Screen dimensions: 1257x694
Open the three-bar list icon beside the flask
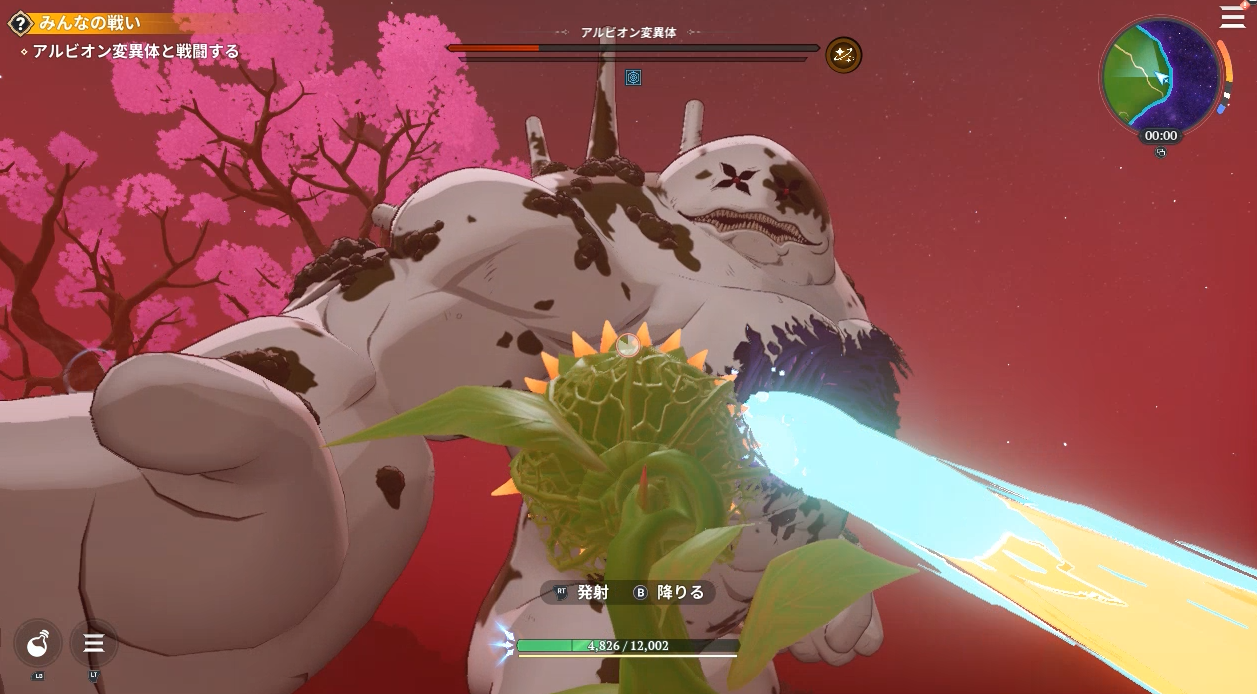click(x=94, y=644)
